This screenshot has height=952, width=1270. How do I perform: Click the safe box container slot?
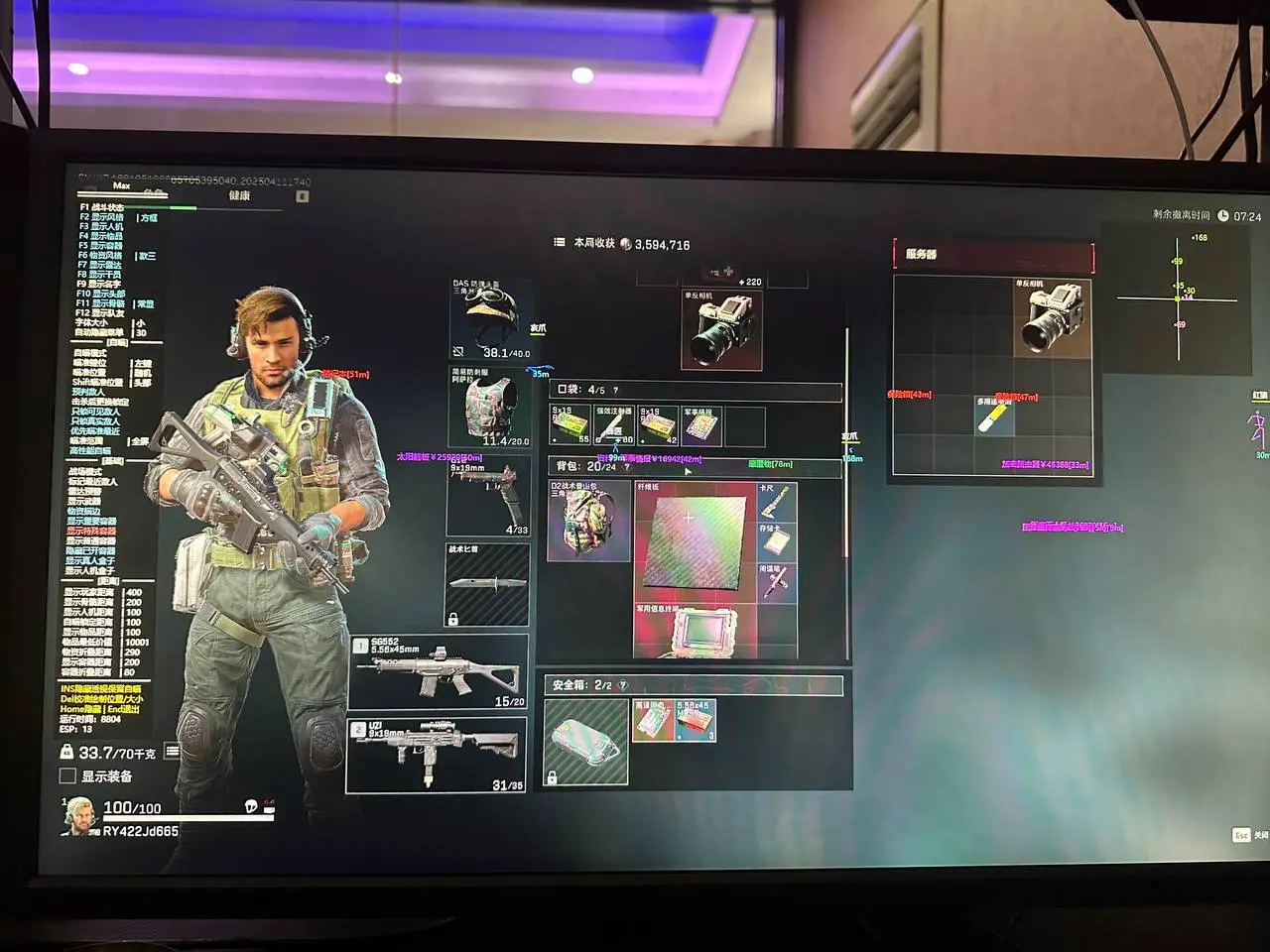coord(586,741)
